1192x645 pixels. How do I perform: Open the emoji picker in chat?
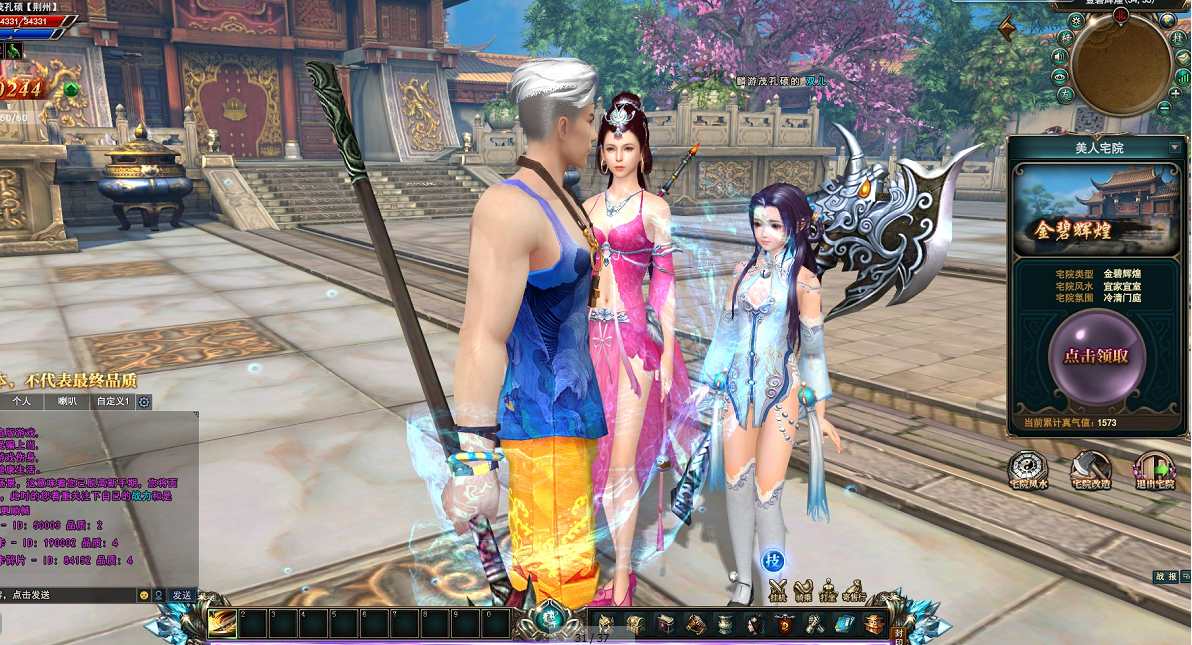[144, 595]
